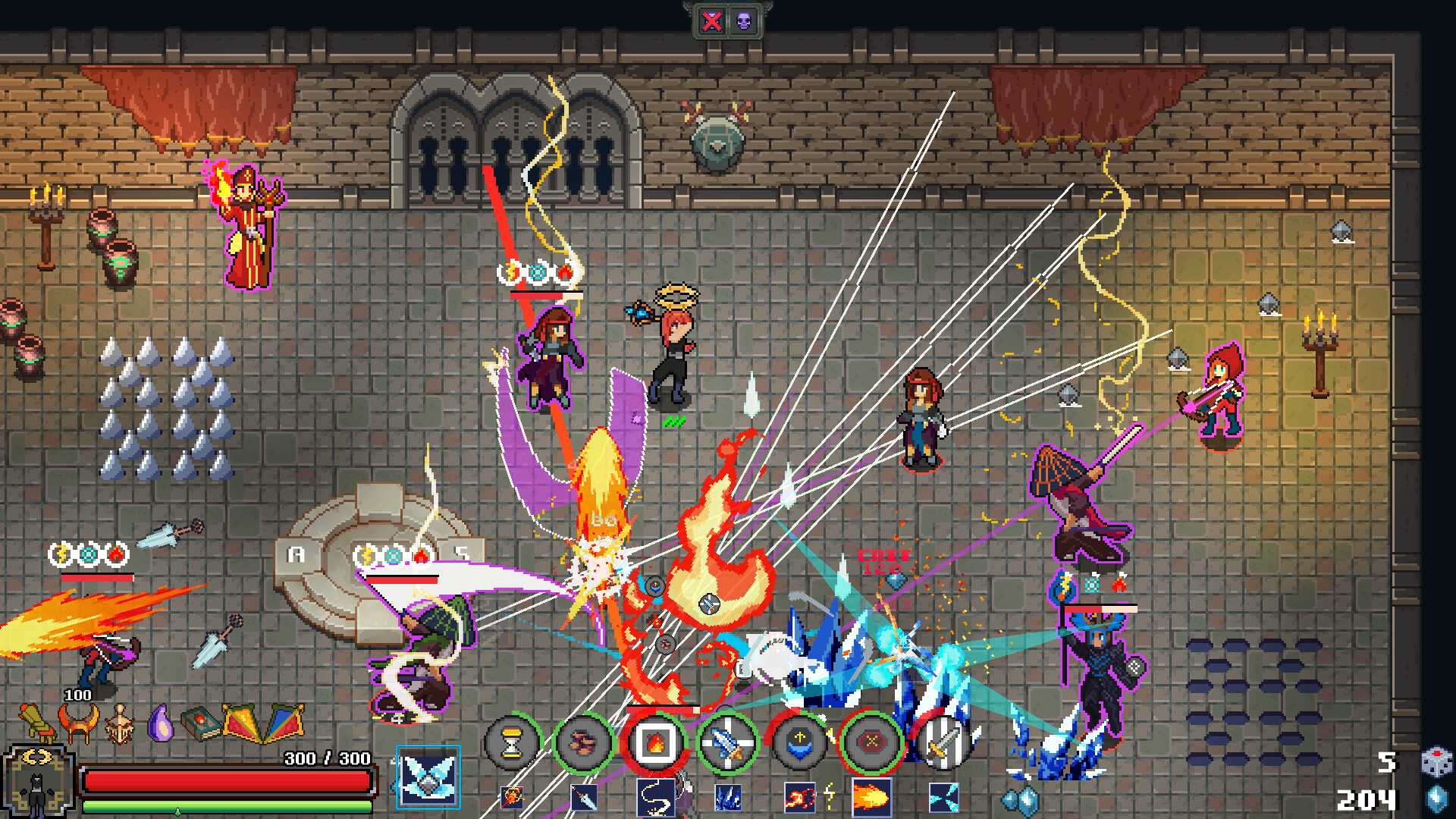Toggle the red X hourglass option on the top banner
1456x819 pixels.
pyautogui.click(x=711, y=19)
